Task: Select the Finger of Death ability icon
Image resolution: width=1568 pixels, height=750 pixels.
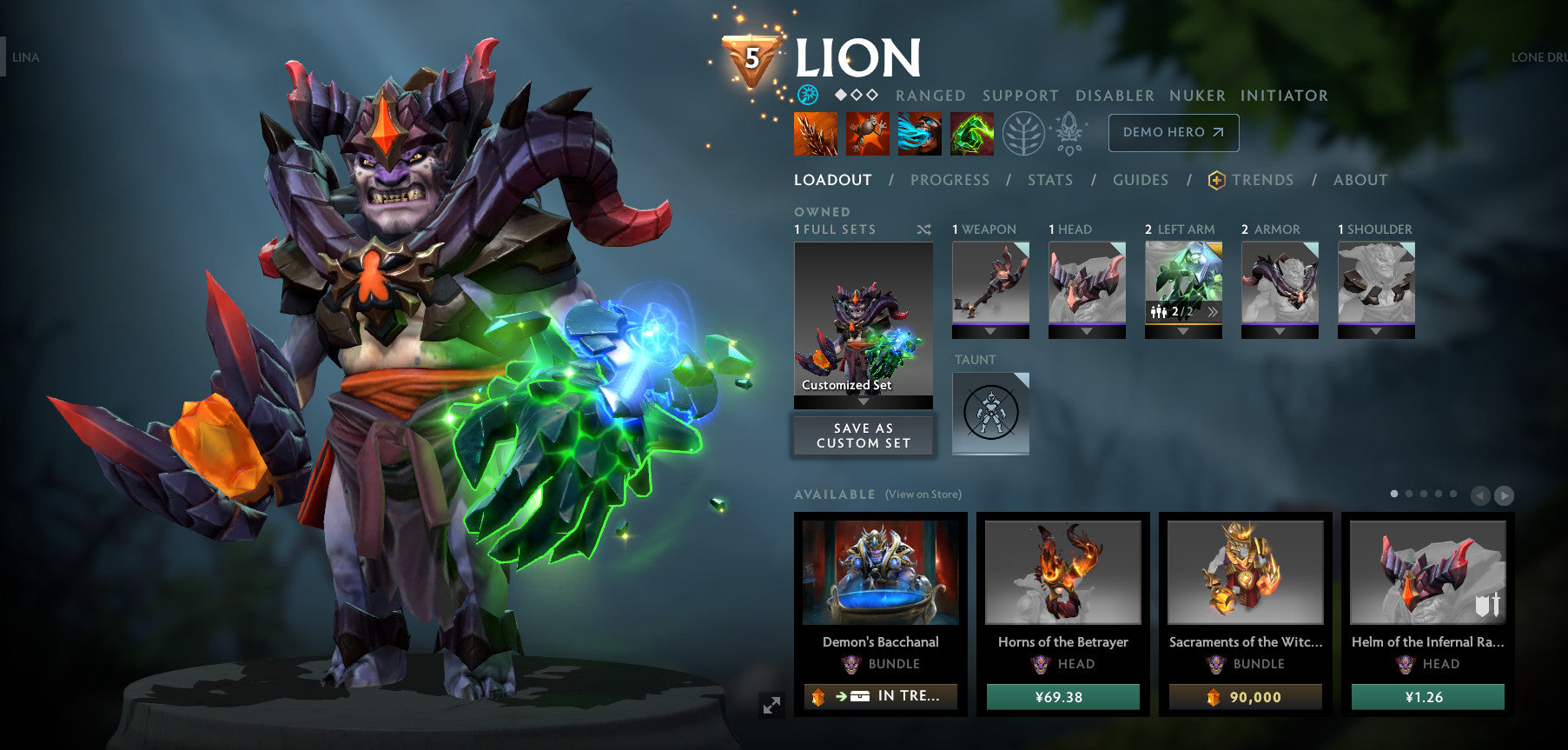Action: click(970, 135)
